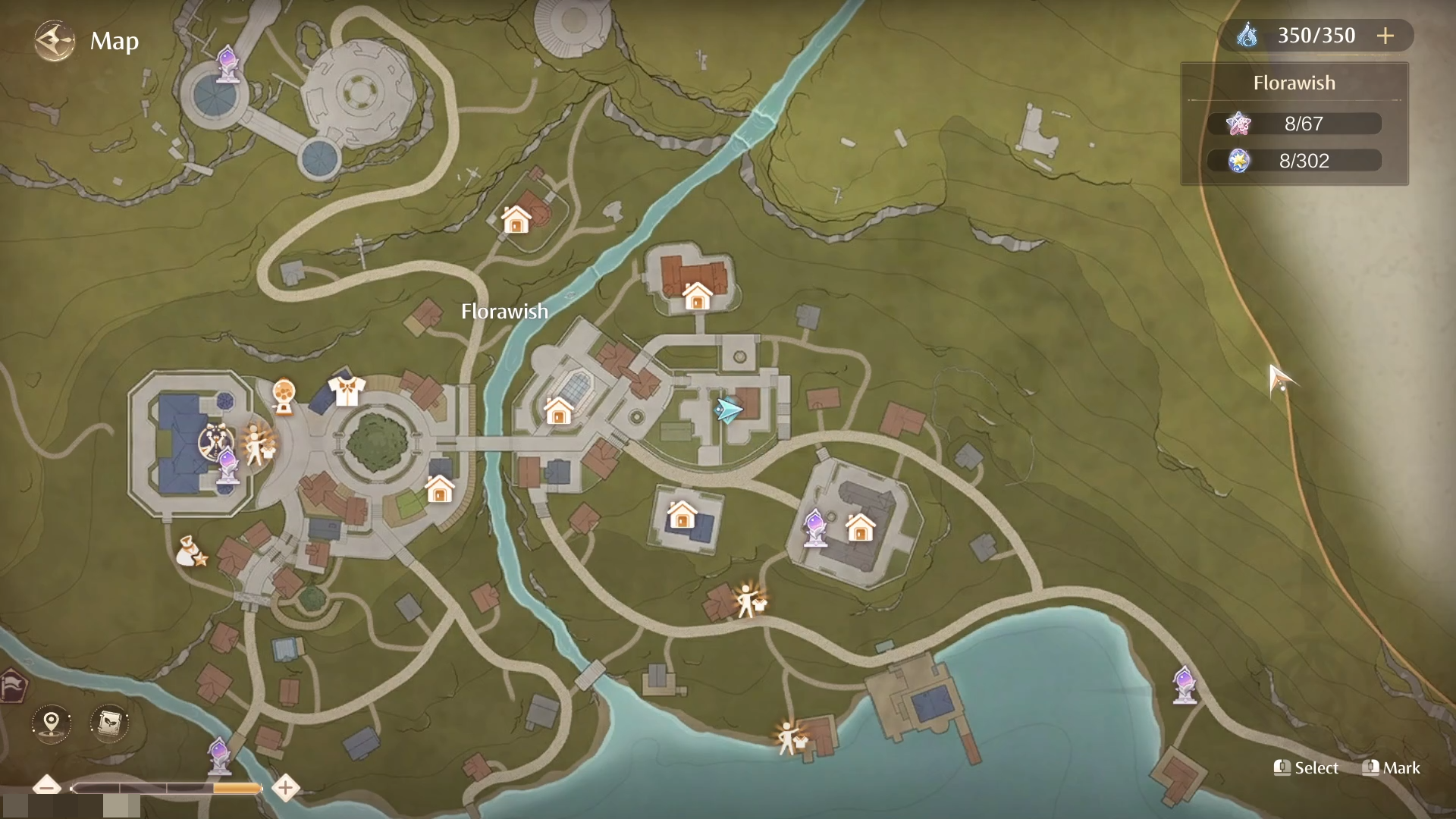Open the Florawish region info panel

1294,83
